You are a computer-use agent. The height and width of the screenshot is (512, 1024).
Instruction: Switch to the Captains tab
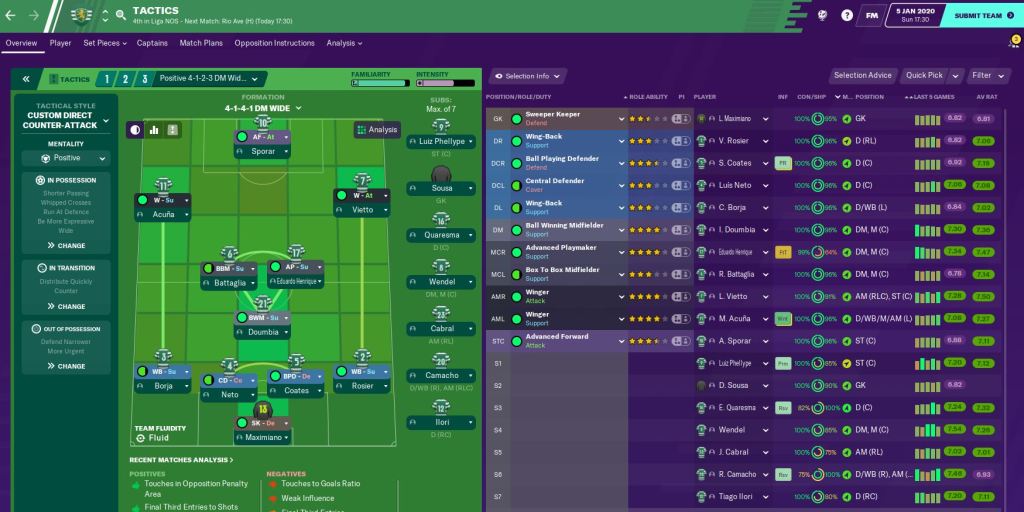tap(152, 43)
